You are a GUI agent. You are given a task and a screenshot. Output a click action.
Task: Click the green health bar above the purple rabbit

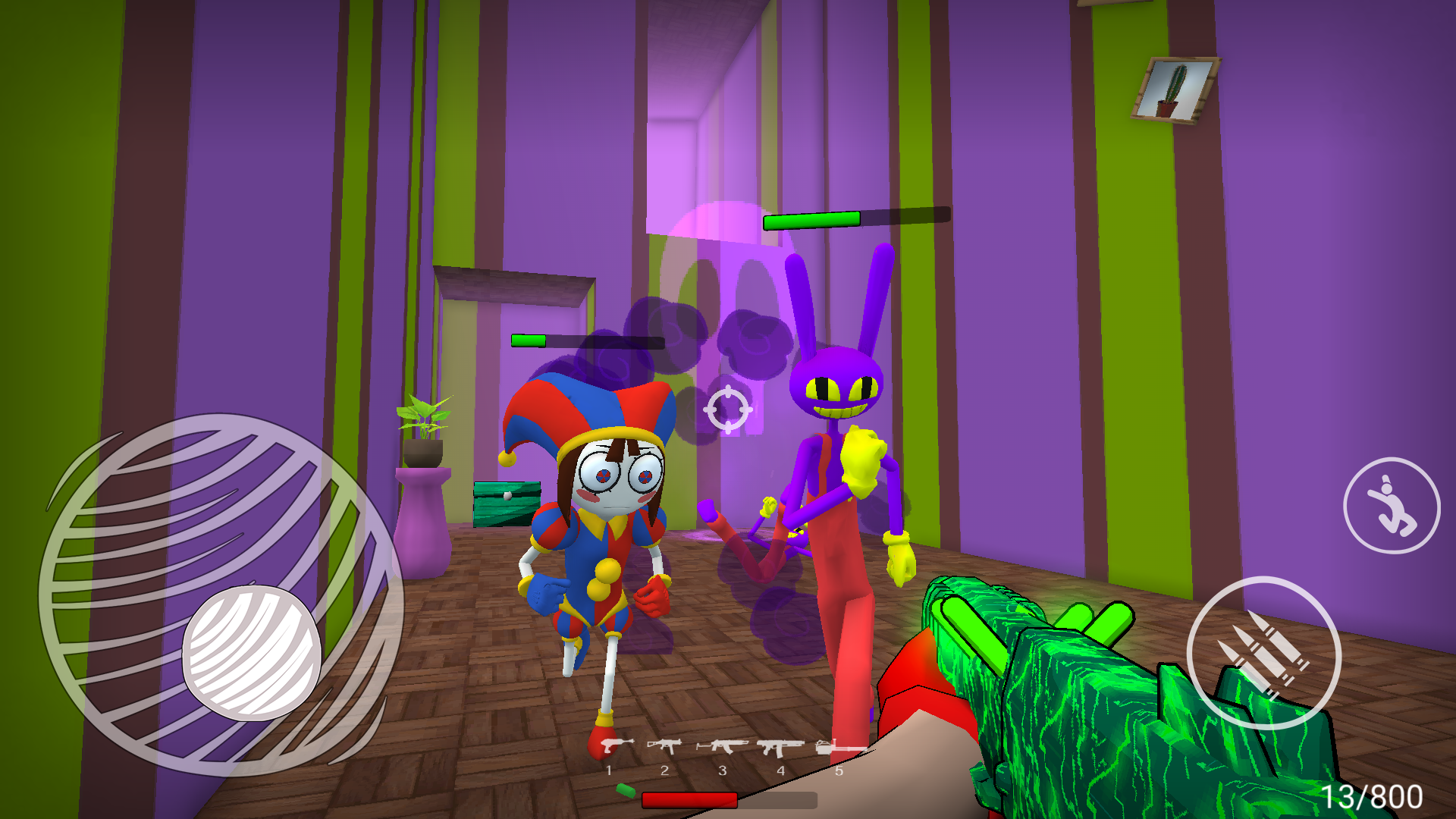pyautogui.click(x=813, y=218)
